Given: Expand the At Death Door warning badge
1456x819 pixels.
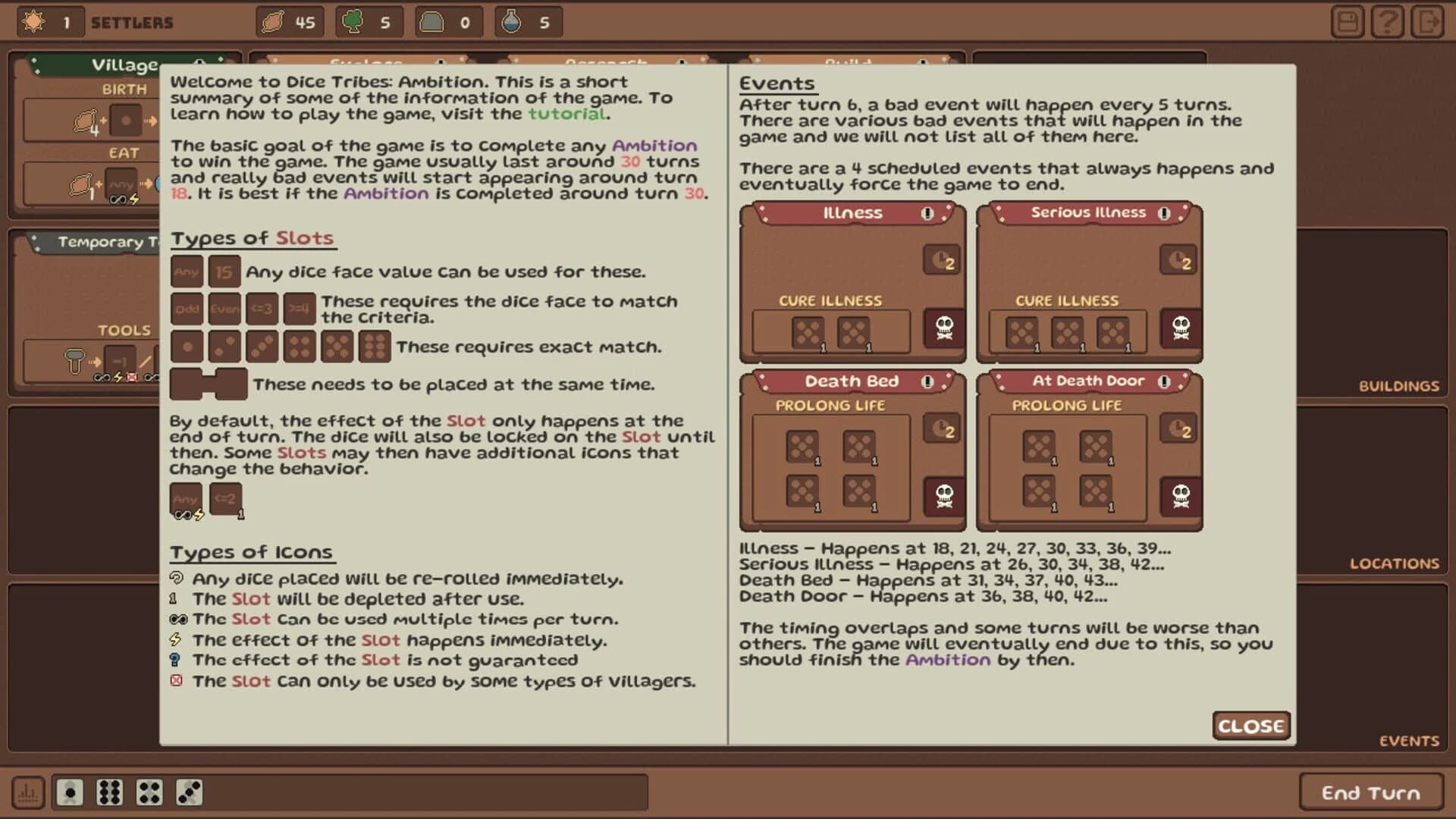Looking at the screenshot, I should click(x=1166, y=381).
